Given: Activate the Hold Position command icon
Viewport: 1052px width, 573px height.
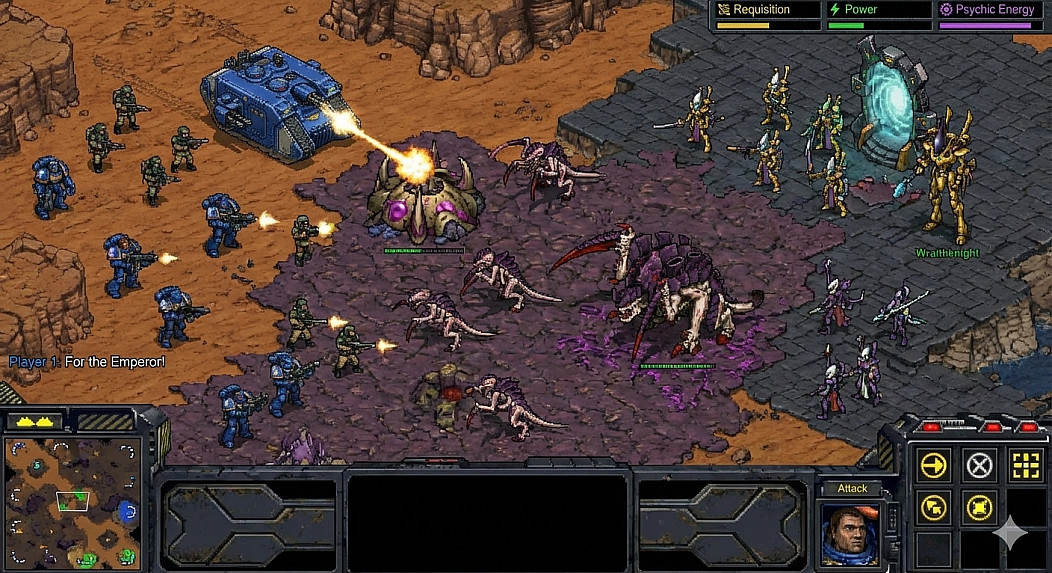Looking at the screenshot, I should [x=979, y=507].
